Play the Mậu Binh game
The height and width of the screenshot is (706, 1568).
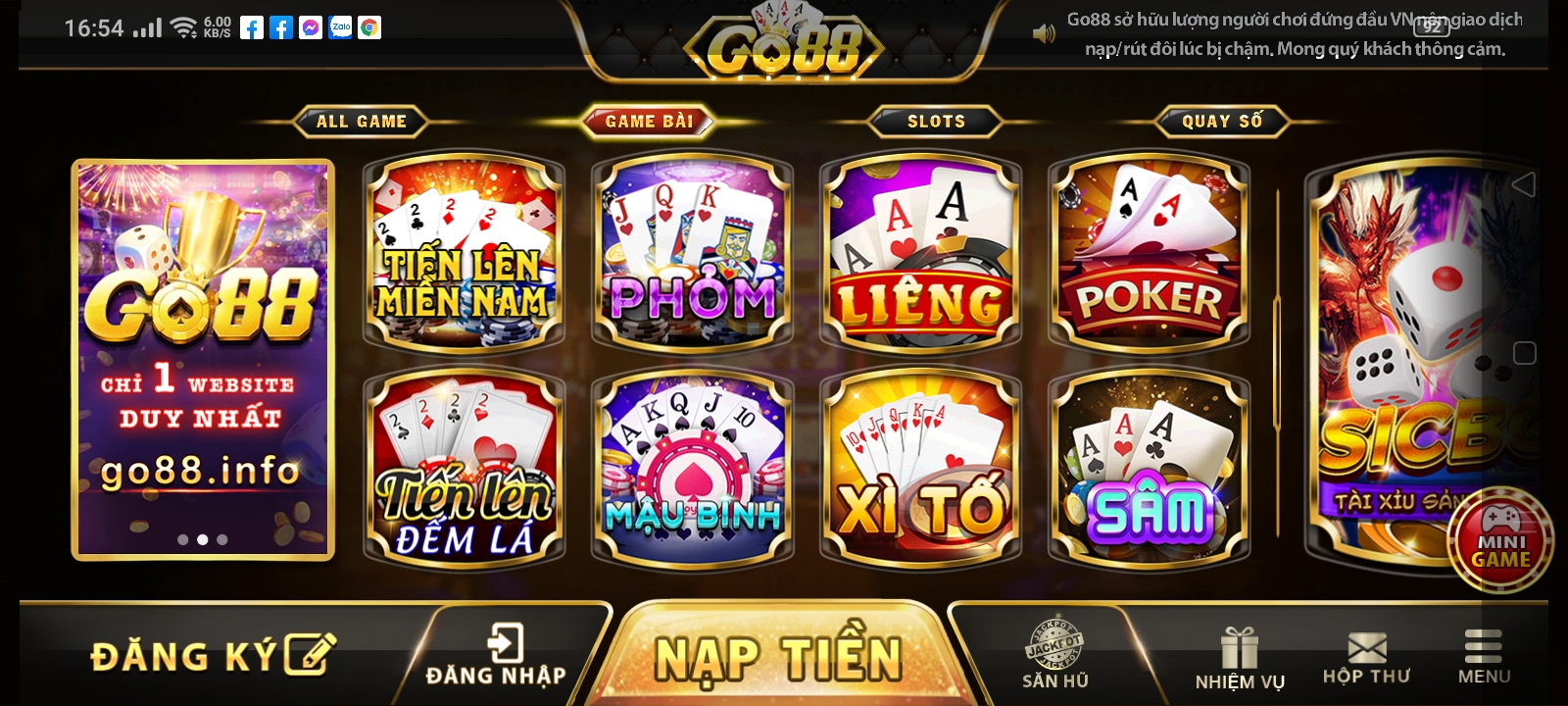692,471
